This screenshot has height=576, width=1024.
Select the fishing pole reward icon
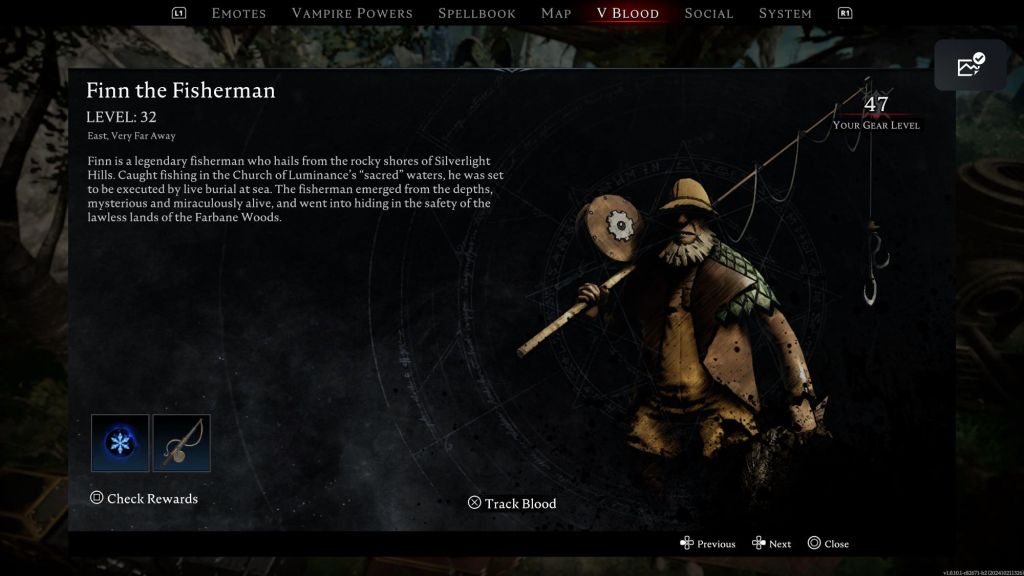click(x=182, y=443)
